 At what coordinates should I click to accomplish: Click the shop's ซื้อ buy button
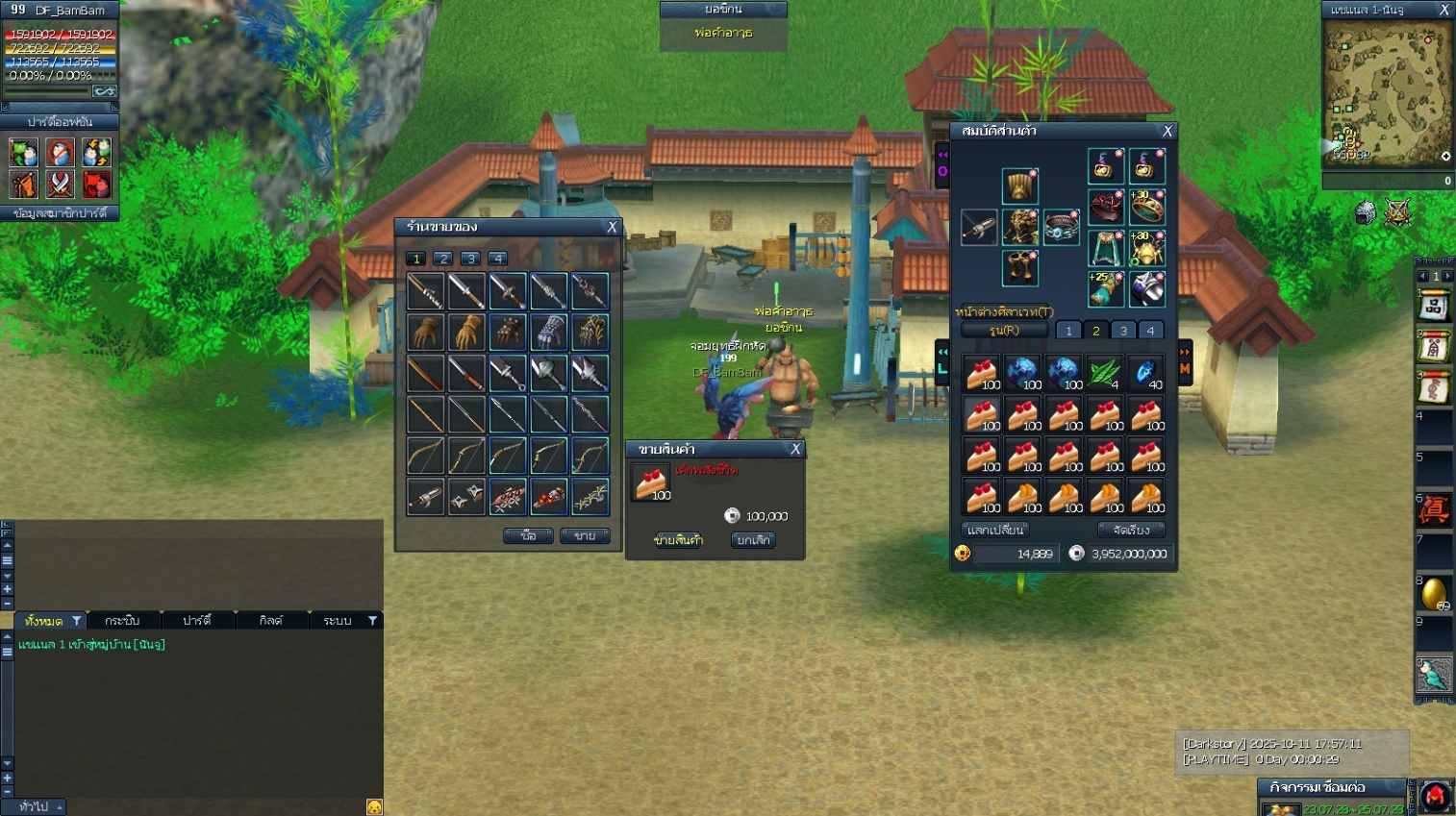tap(528, 535)
